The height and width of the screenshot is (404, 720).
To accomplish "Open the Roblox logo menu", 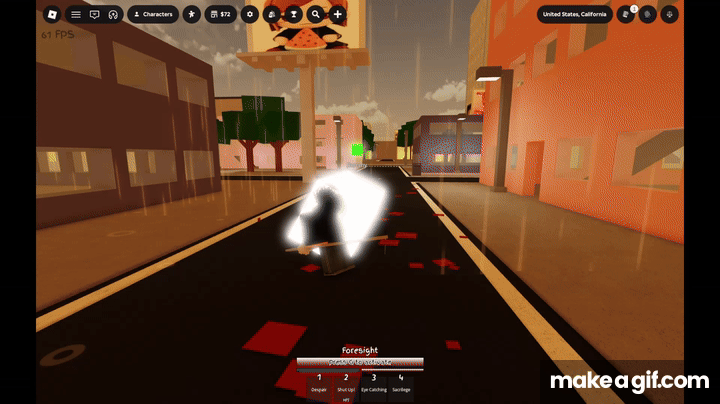I will tap(52, 14).
